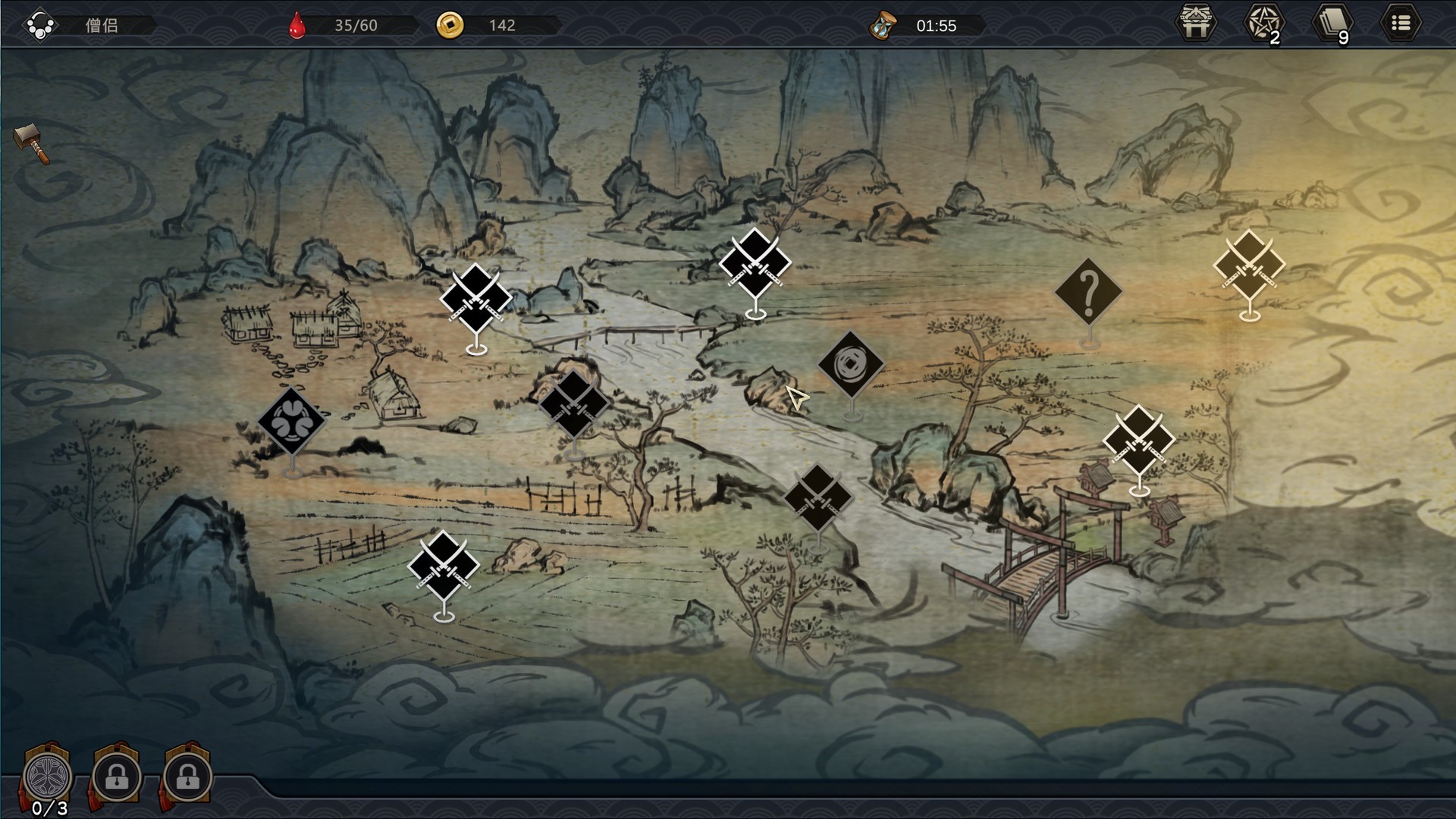
Task: View the deck of 9 cards
Action: point(1332,24)
